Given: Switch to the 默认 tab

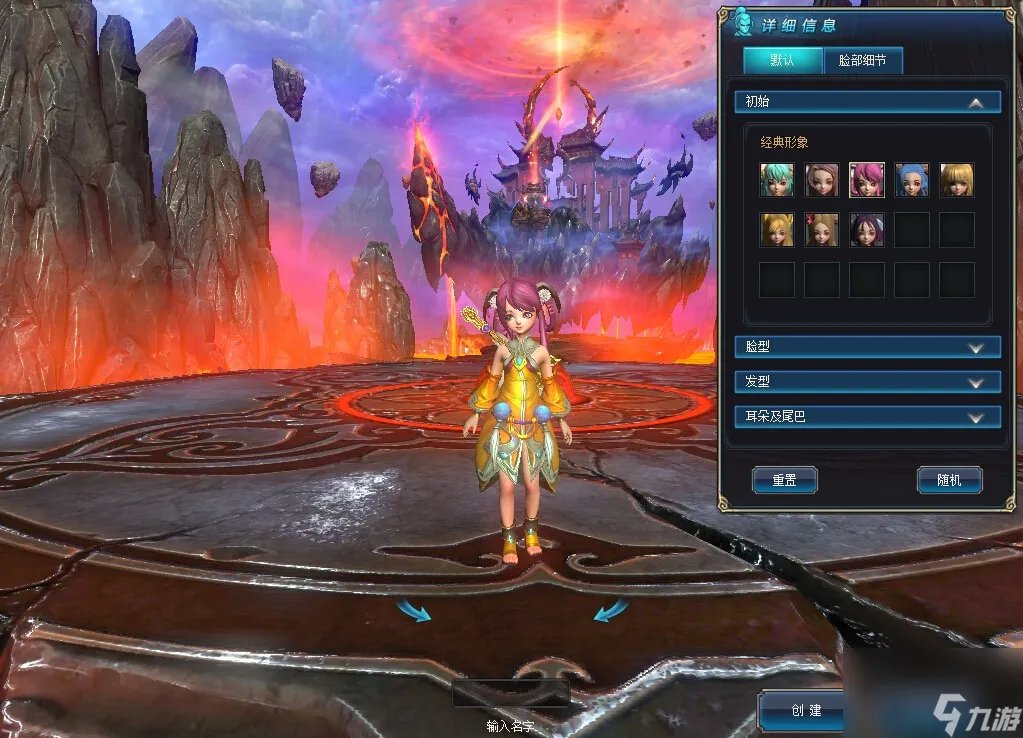Looking at the screenshot, I should click(x=782, y=60).
